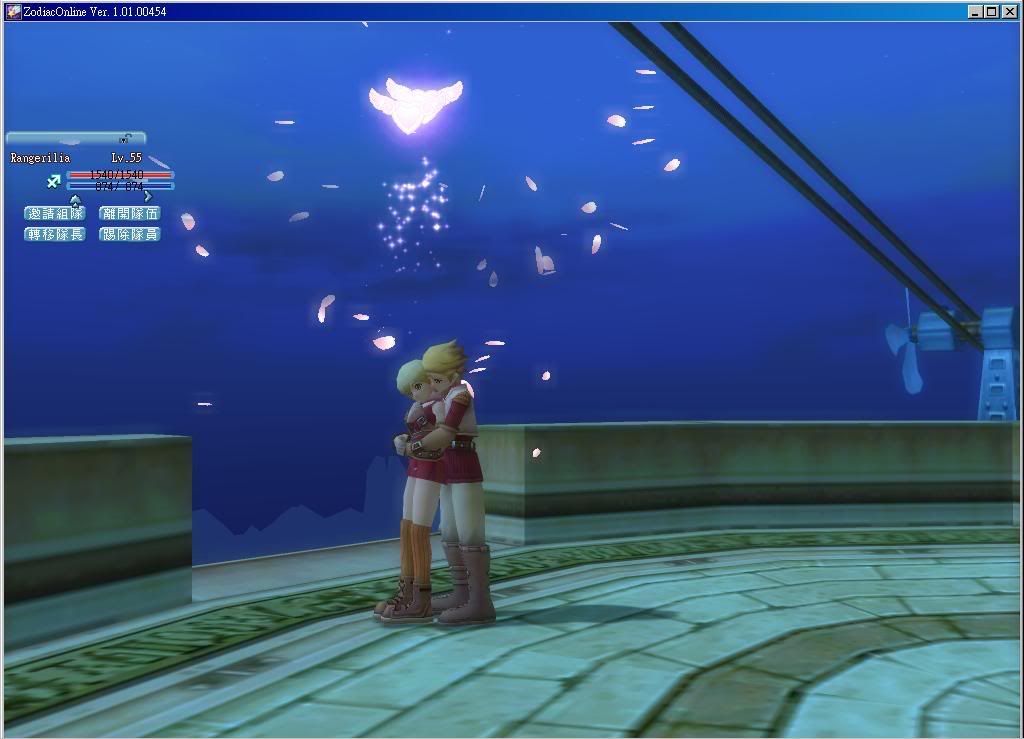Toggle the padlock on the party panel bar
Screen dimensions: 1024x739
coord(125,138)
